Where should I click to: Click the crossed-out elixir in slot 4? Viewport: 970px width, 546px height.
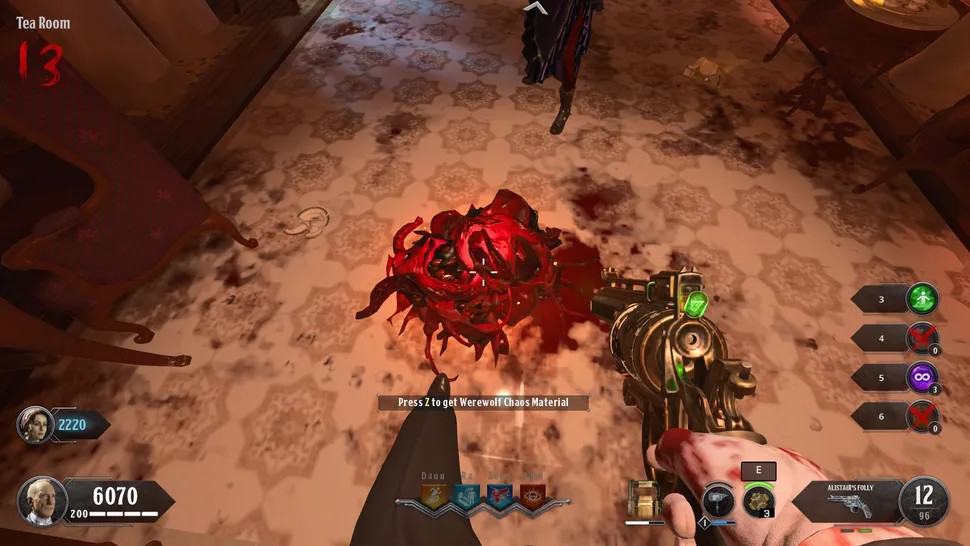coord(922,338)
